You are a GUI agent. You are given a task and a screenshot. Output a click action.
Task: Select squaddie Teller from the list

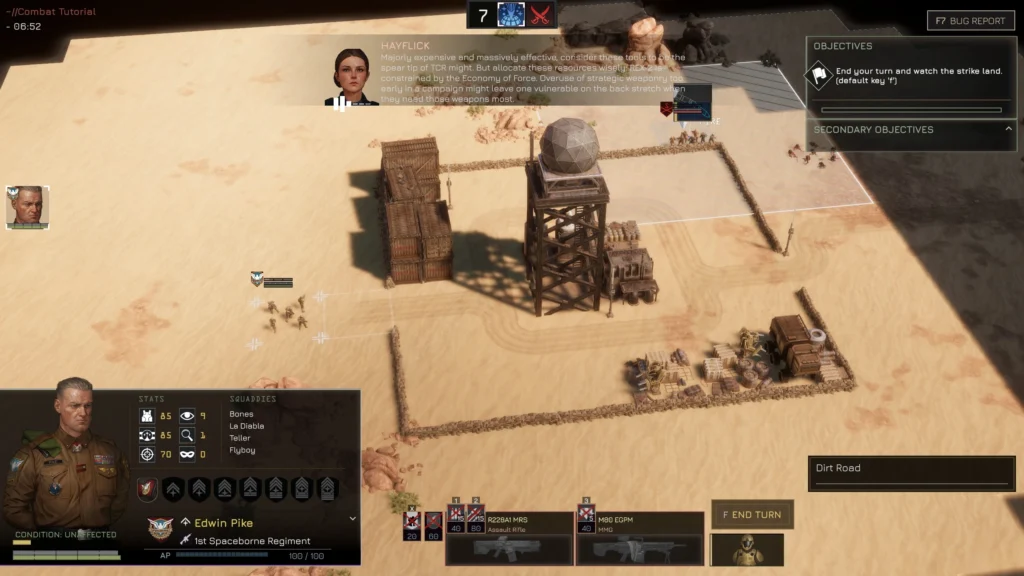coord(240,438)
